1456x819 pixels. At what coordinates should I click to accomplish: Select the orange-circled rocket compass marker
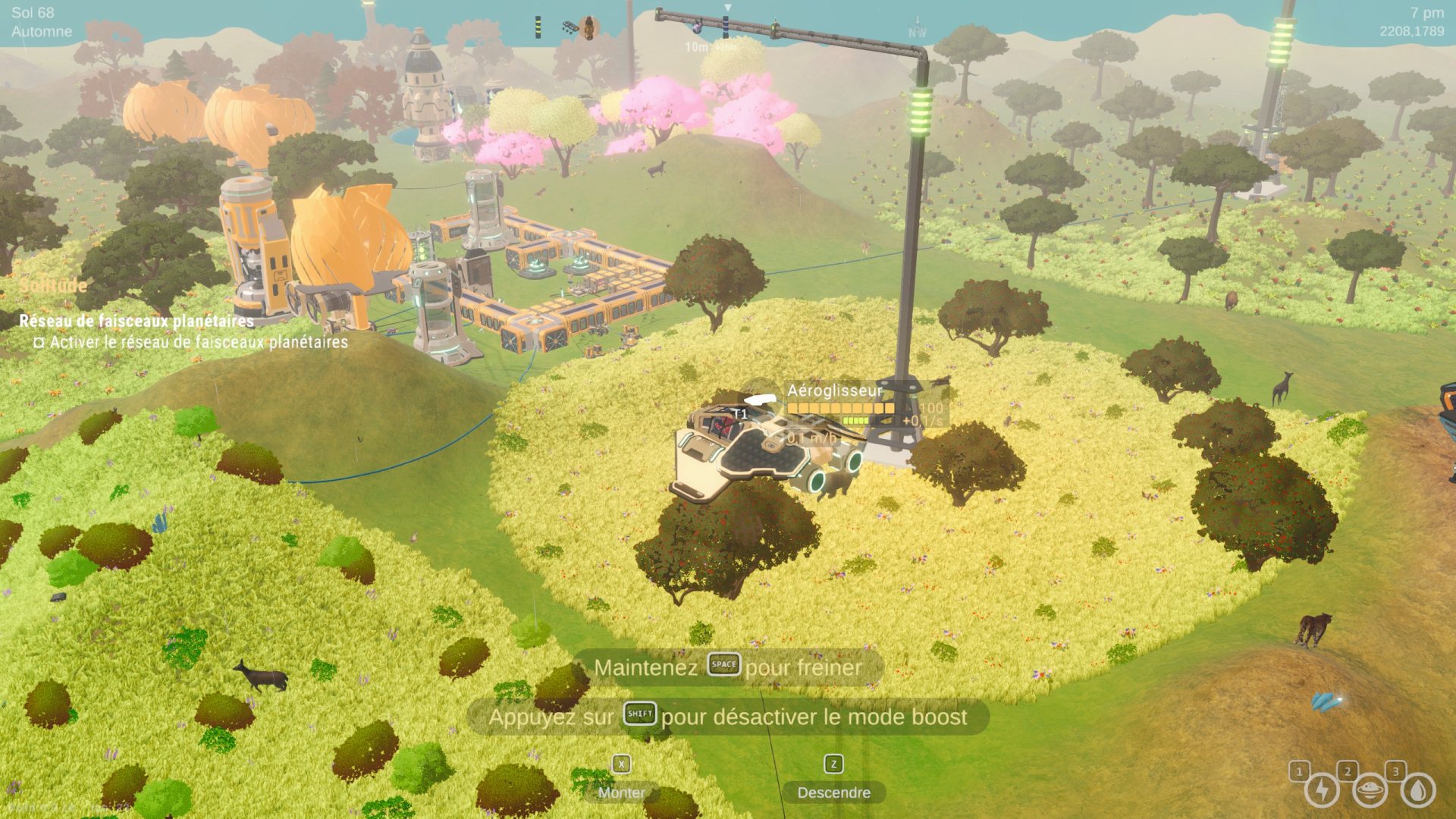588,28
